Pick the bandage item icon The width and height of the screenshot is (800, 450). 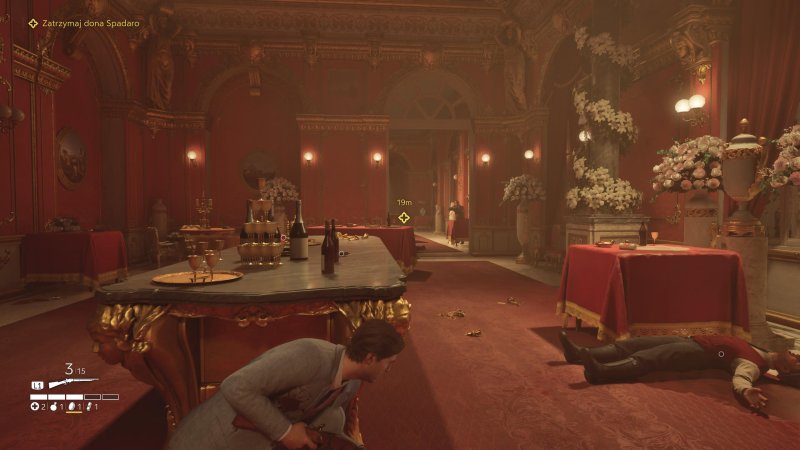click(x=88, y=407)
